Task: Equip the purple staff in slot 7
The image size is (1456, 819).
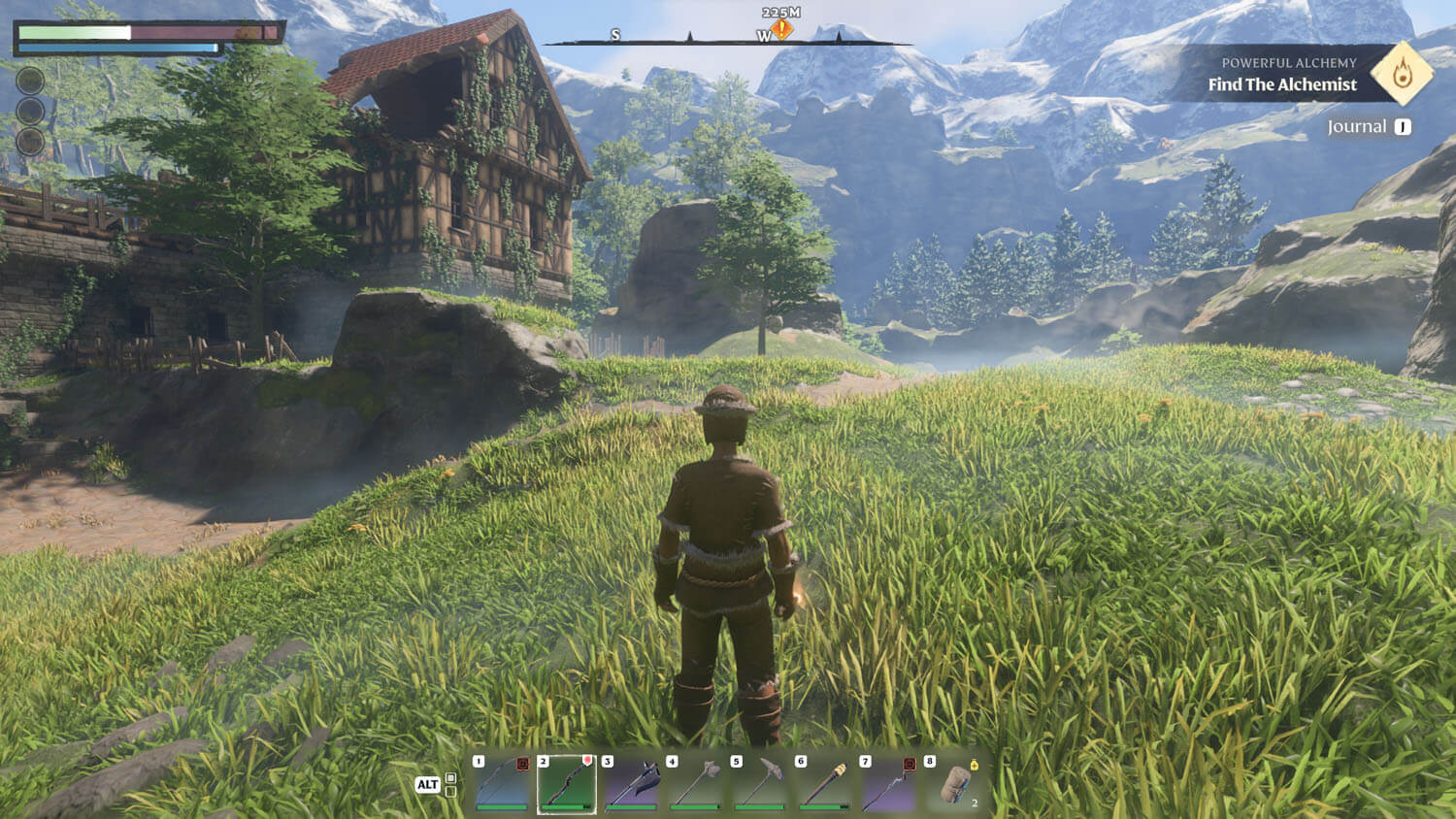Action: pyautogui.click(x=889, y=783)
